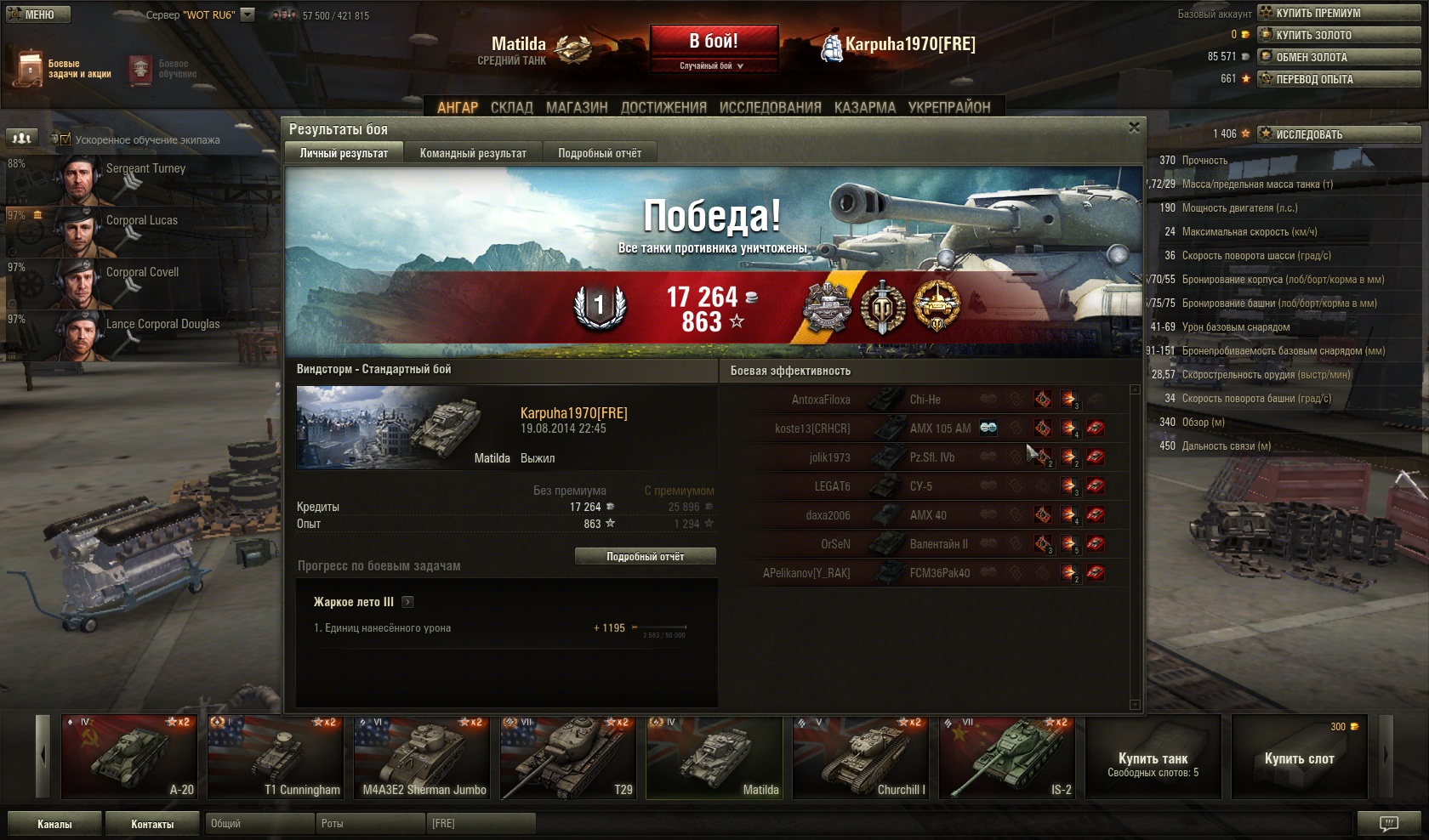
Task: Go to the СКЛАД section
Action: point(511,107)
